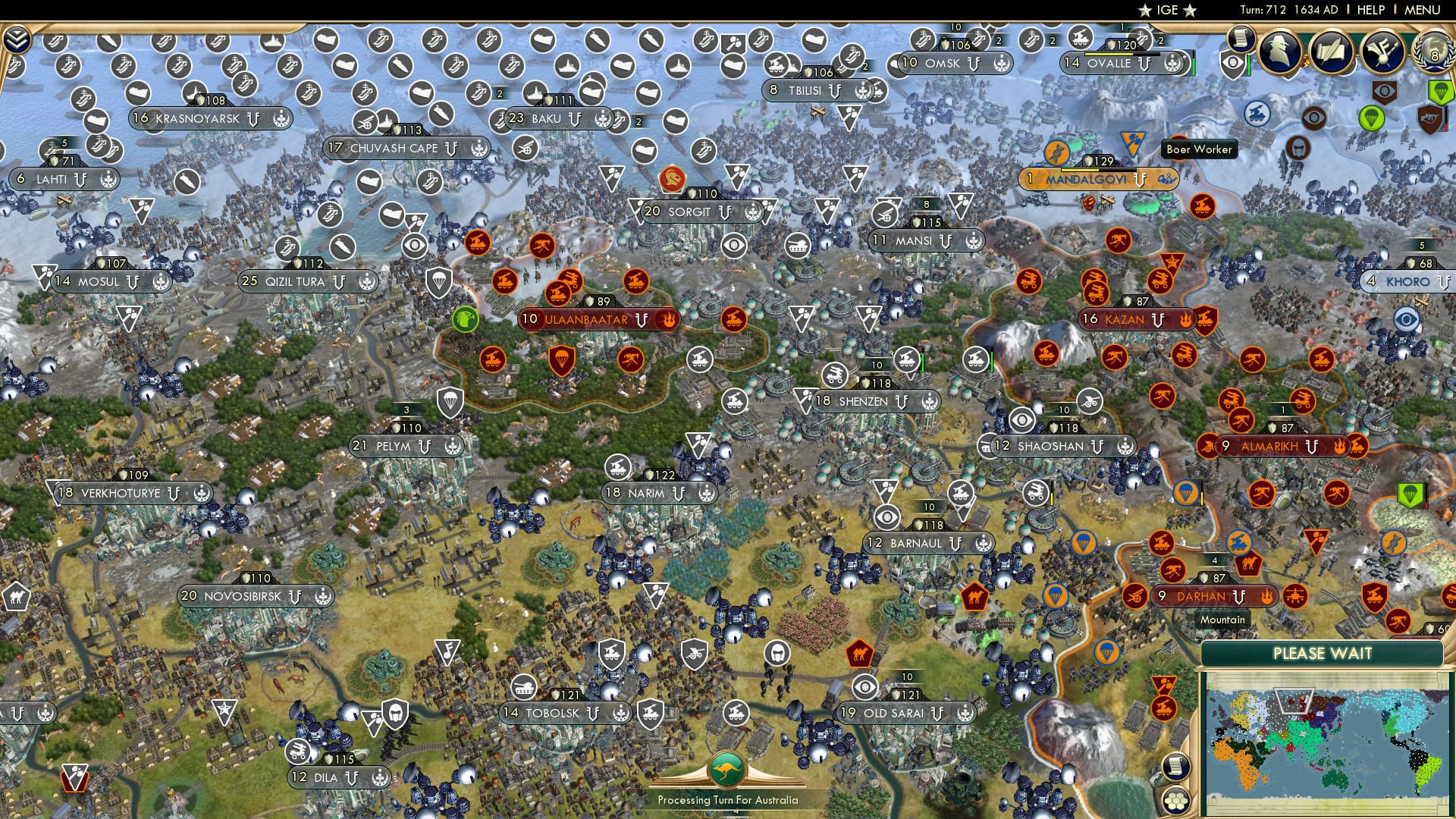Open the MENU in the top bar

pyautogui.click(x=1424, y=10)
